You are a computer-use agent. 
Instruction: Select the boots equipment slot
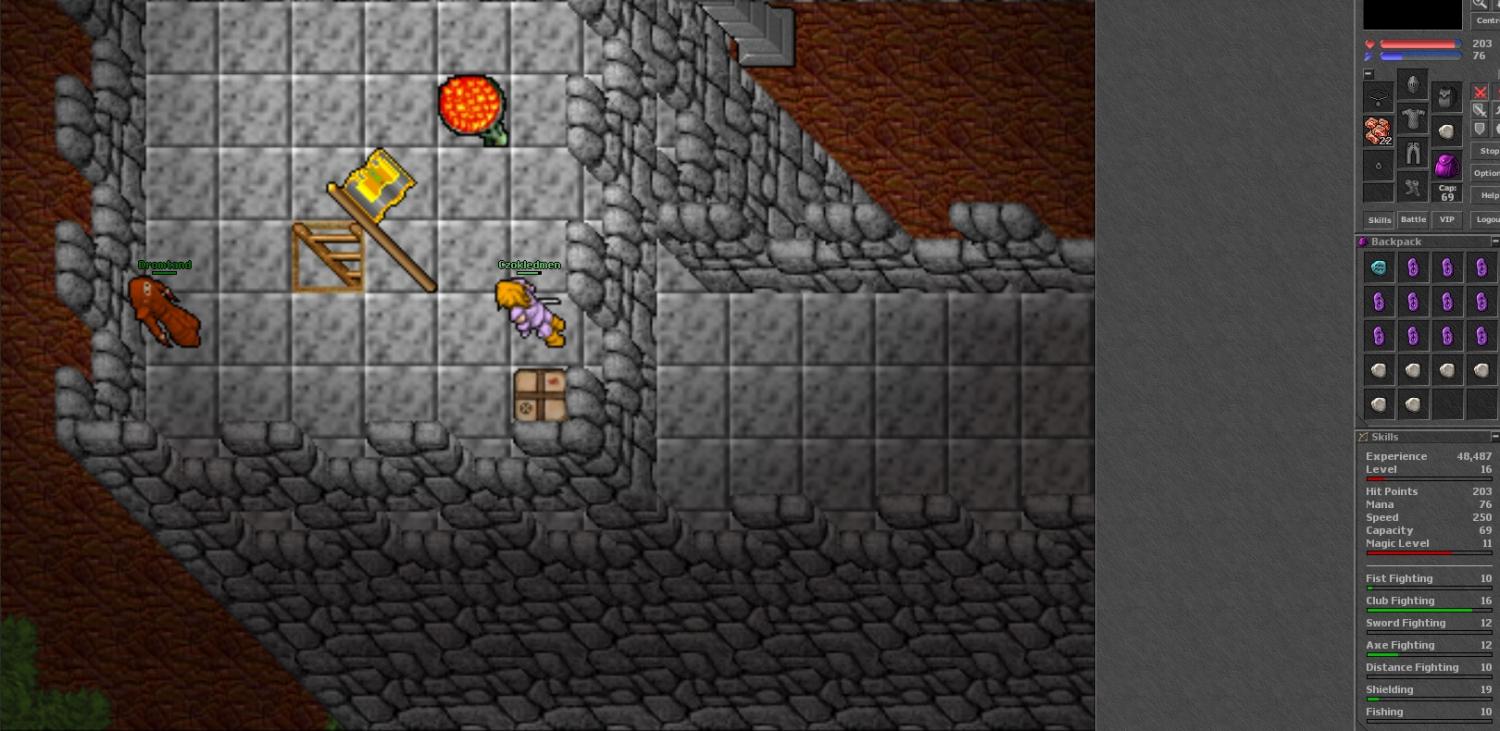click(x=1412, y=187)
